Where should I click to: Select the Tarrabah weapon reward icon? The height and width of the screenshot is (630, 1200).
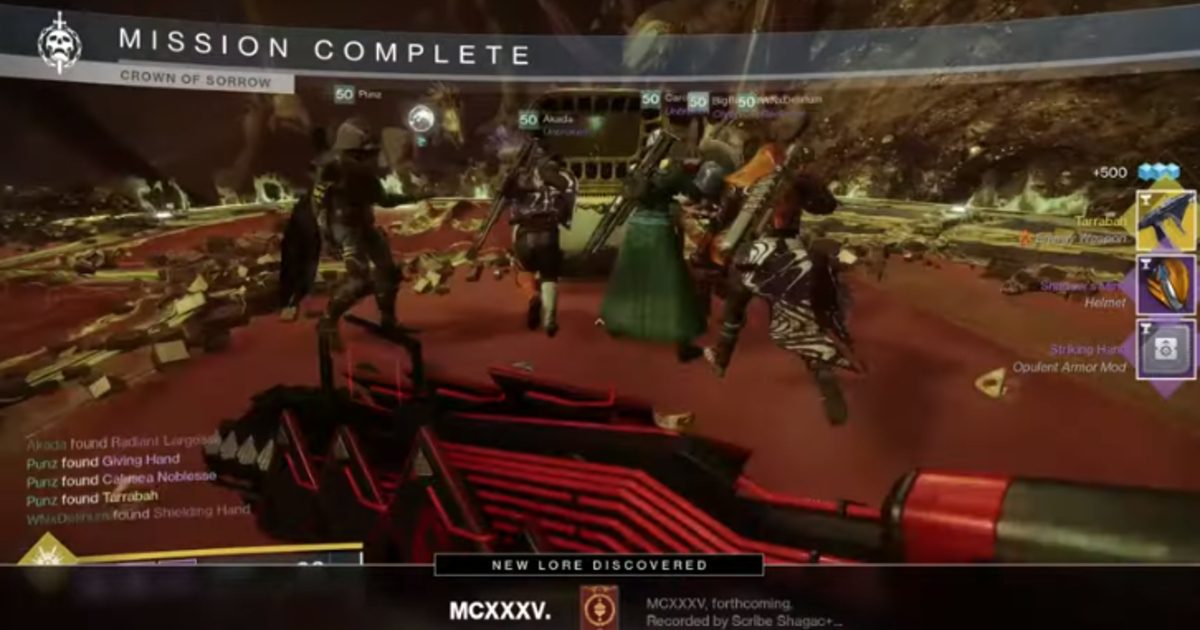tap(1166, 218)
